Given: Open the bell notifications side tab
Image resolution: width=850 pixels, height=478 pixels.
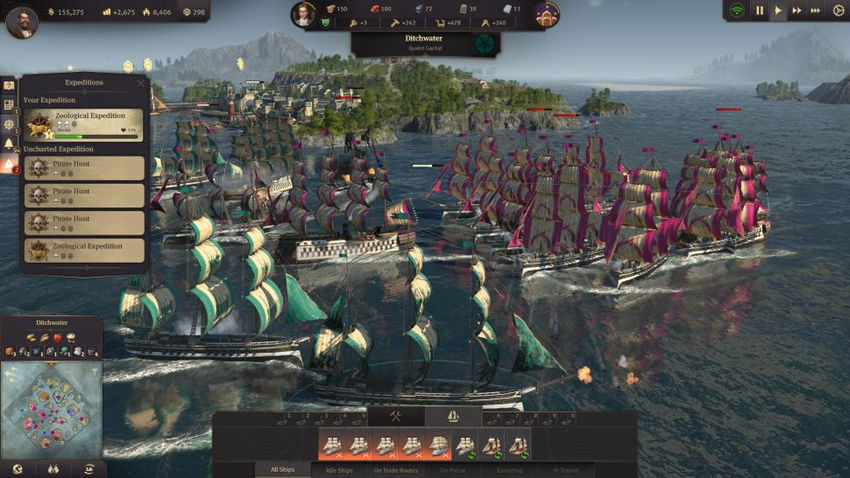Looking at the screenshot, I should tap(9, 144).
